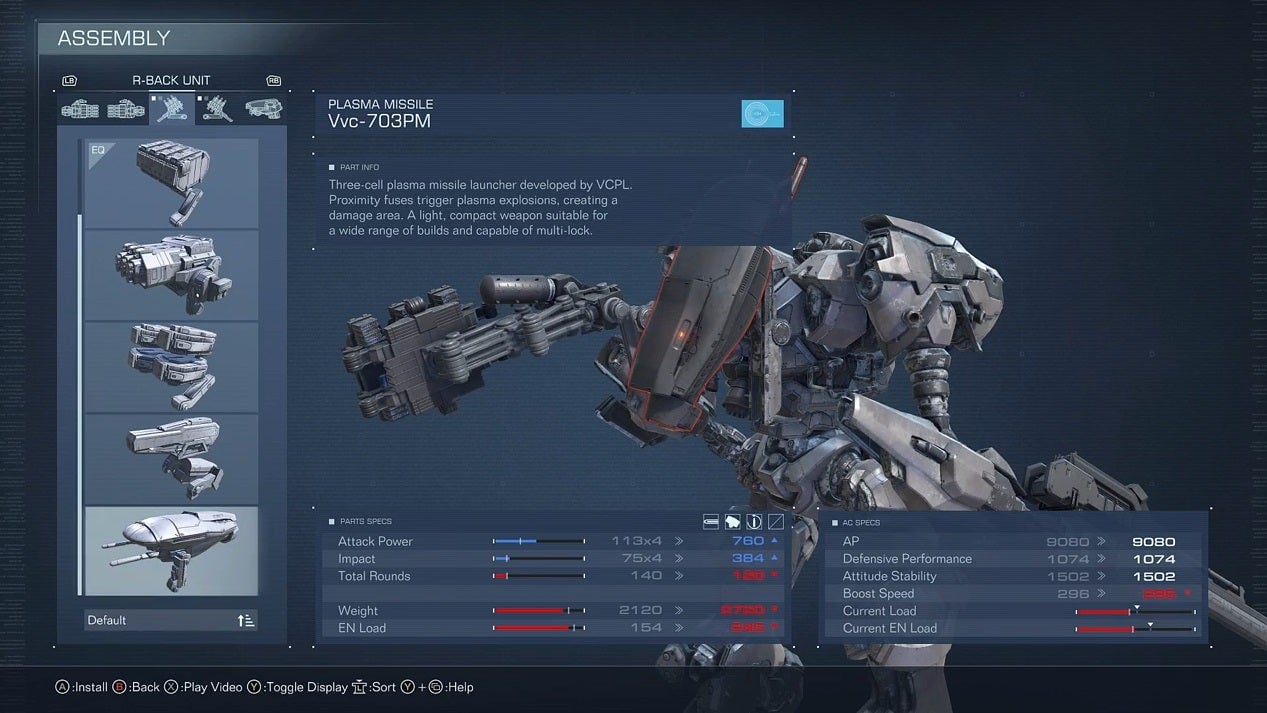
Task: Click the slashed square icon in Parts Specs
Action: point(775,521)
